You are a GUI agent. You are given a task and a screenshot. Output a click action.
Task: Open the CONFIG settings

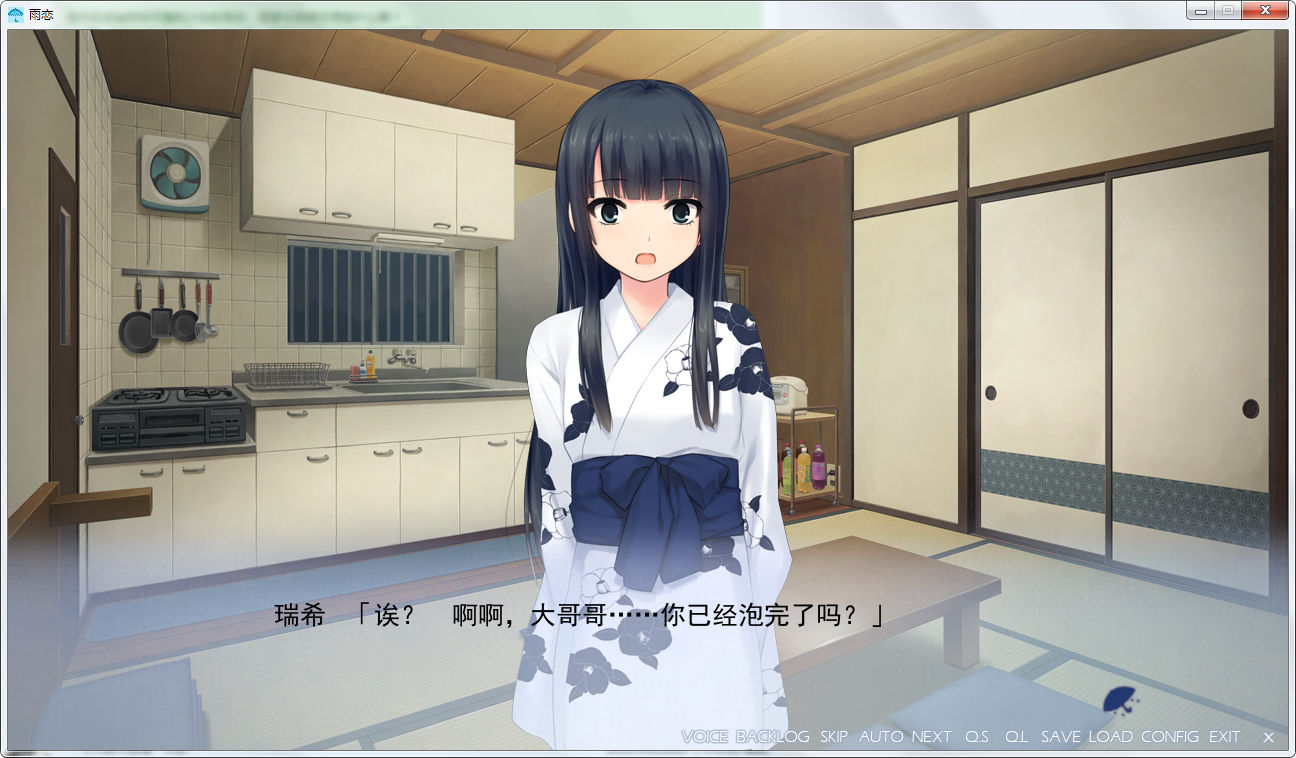(1169, 737)
